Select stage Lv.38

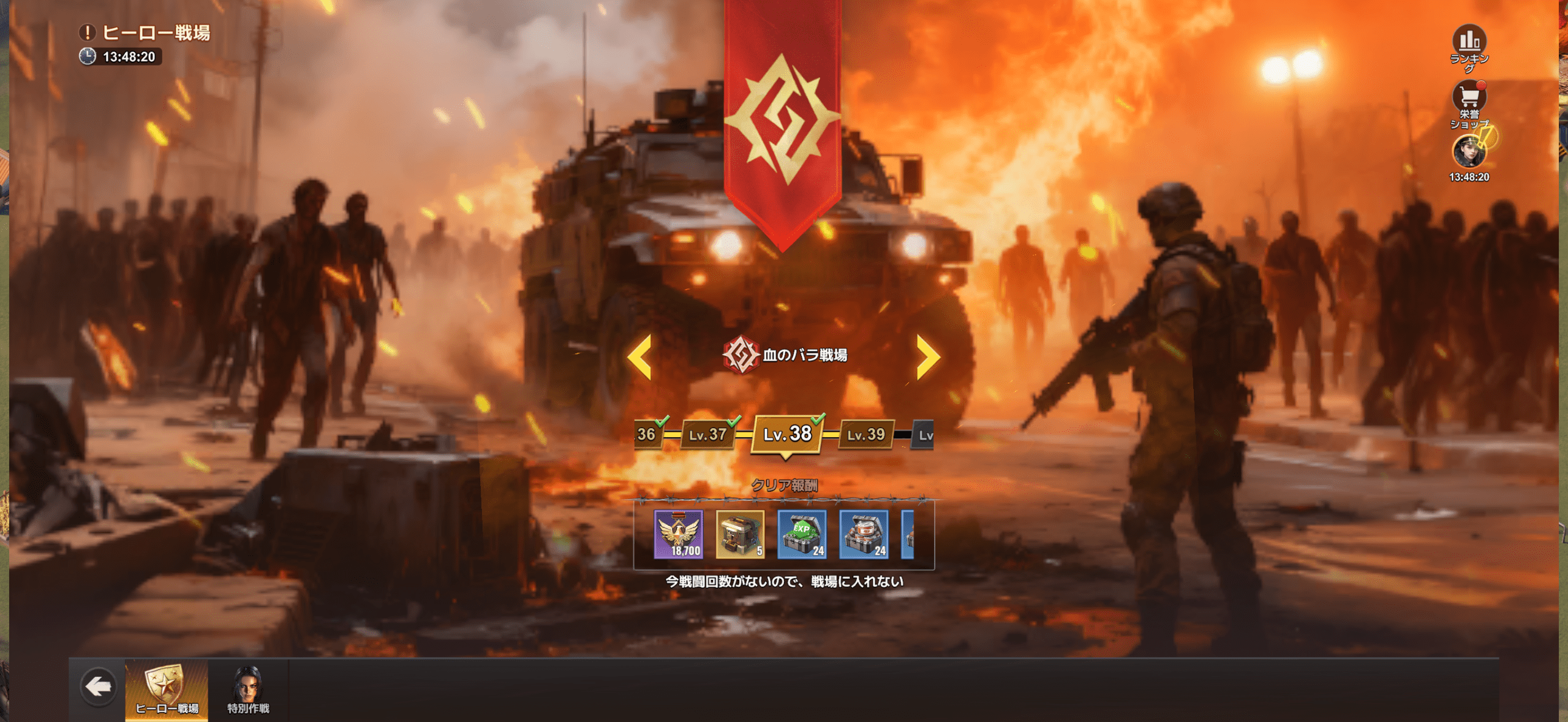click(x=787, y=434)
